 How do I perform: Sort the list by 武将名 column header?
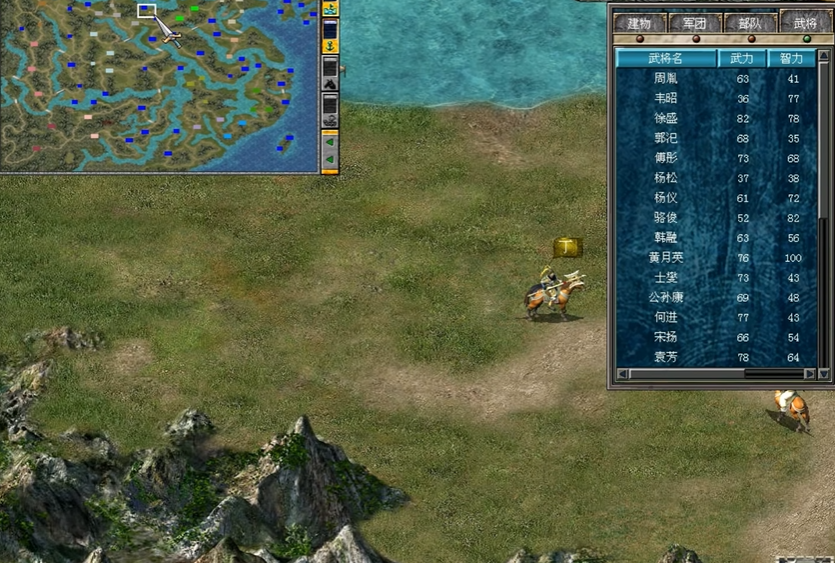point(665,59)
